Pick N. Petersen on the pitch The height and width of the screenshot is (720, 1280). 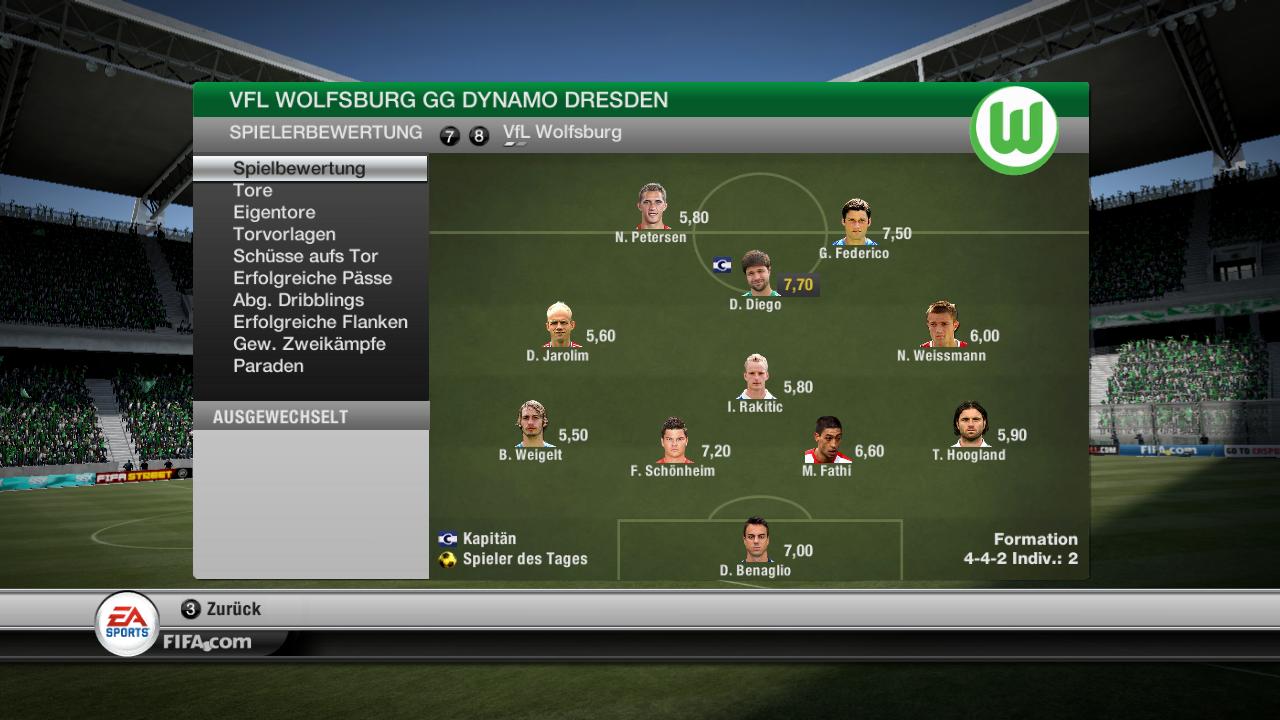(654, 207)
